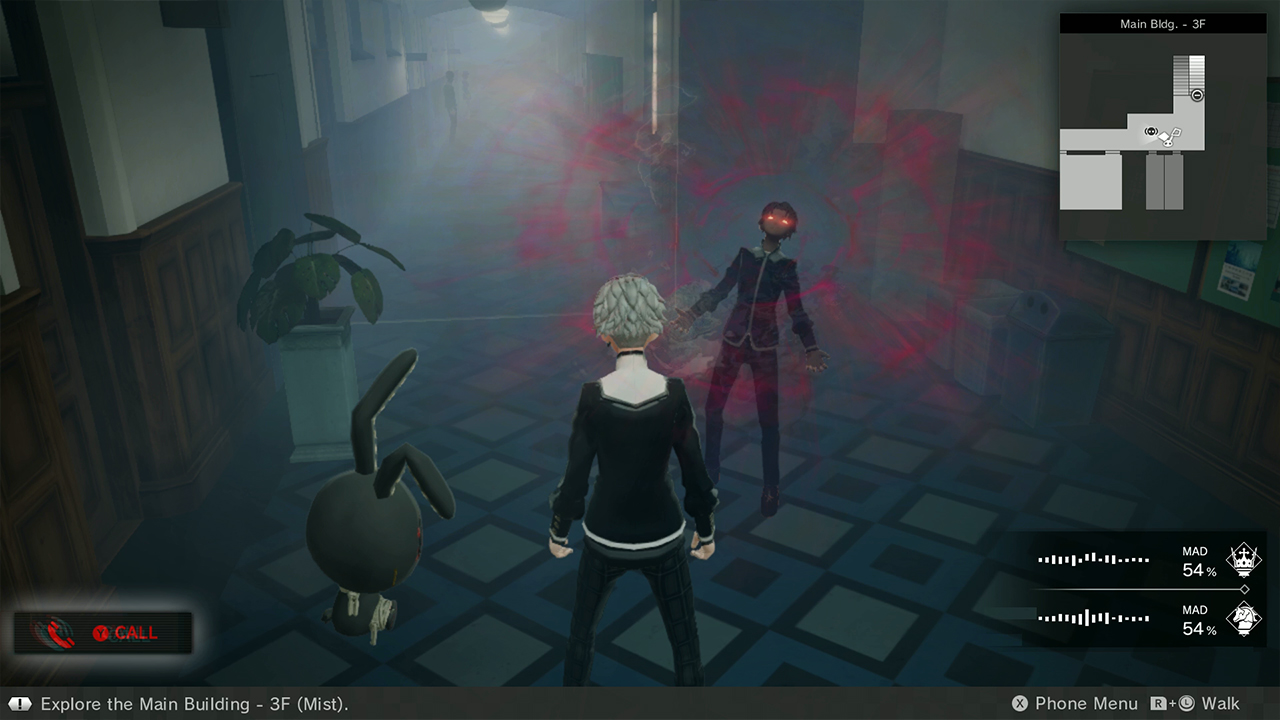Click the Explore the Main Building objective text
This screenshot has width=1280, height=720.
[x=170, y=704]
